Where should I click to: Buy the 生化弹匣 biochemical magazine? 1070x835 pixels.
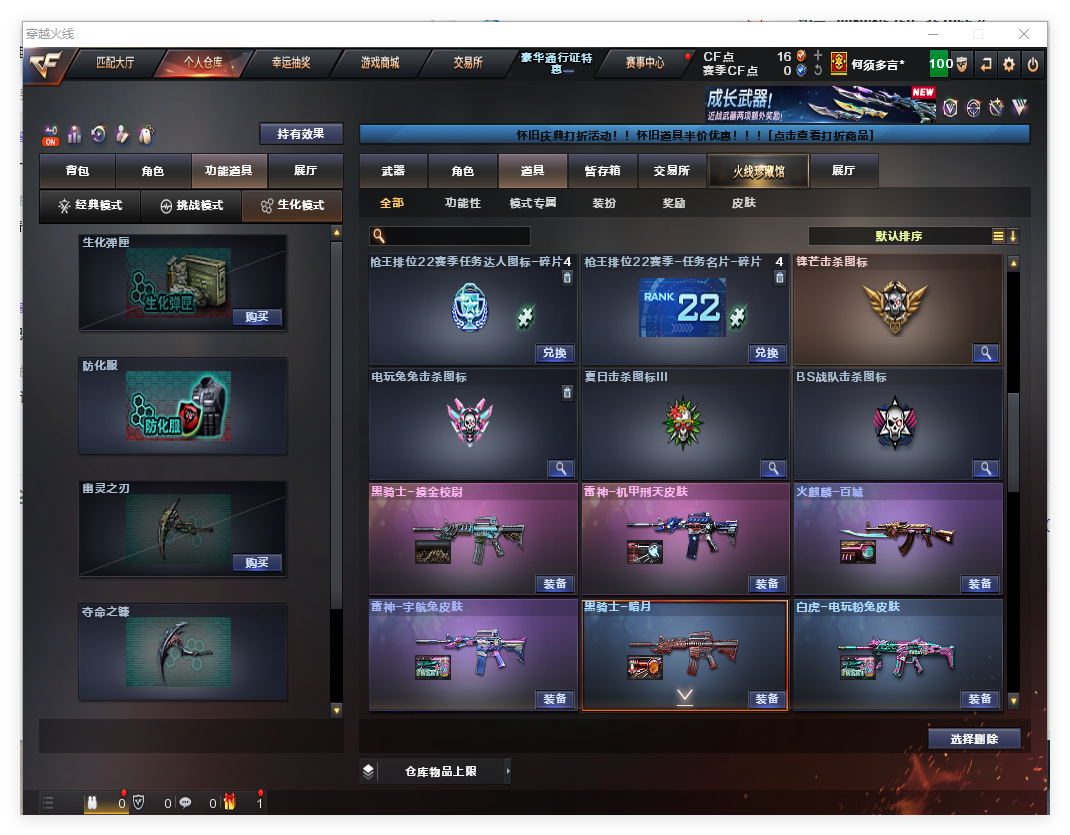coord(257,317)
